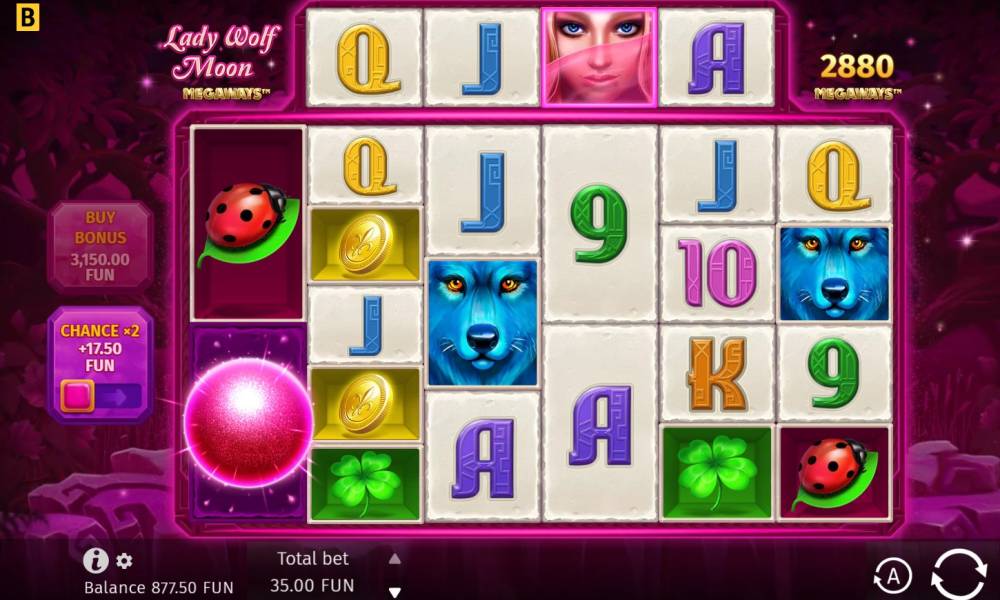Viewport: 1000px width, 600px height.
Task: Enable autoplay mode
Action: coord(892,575)
